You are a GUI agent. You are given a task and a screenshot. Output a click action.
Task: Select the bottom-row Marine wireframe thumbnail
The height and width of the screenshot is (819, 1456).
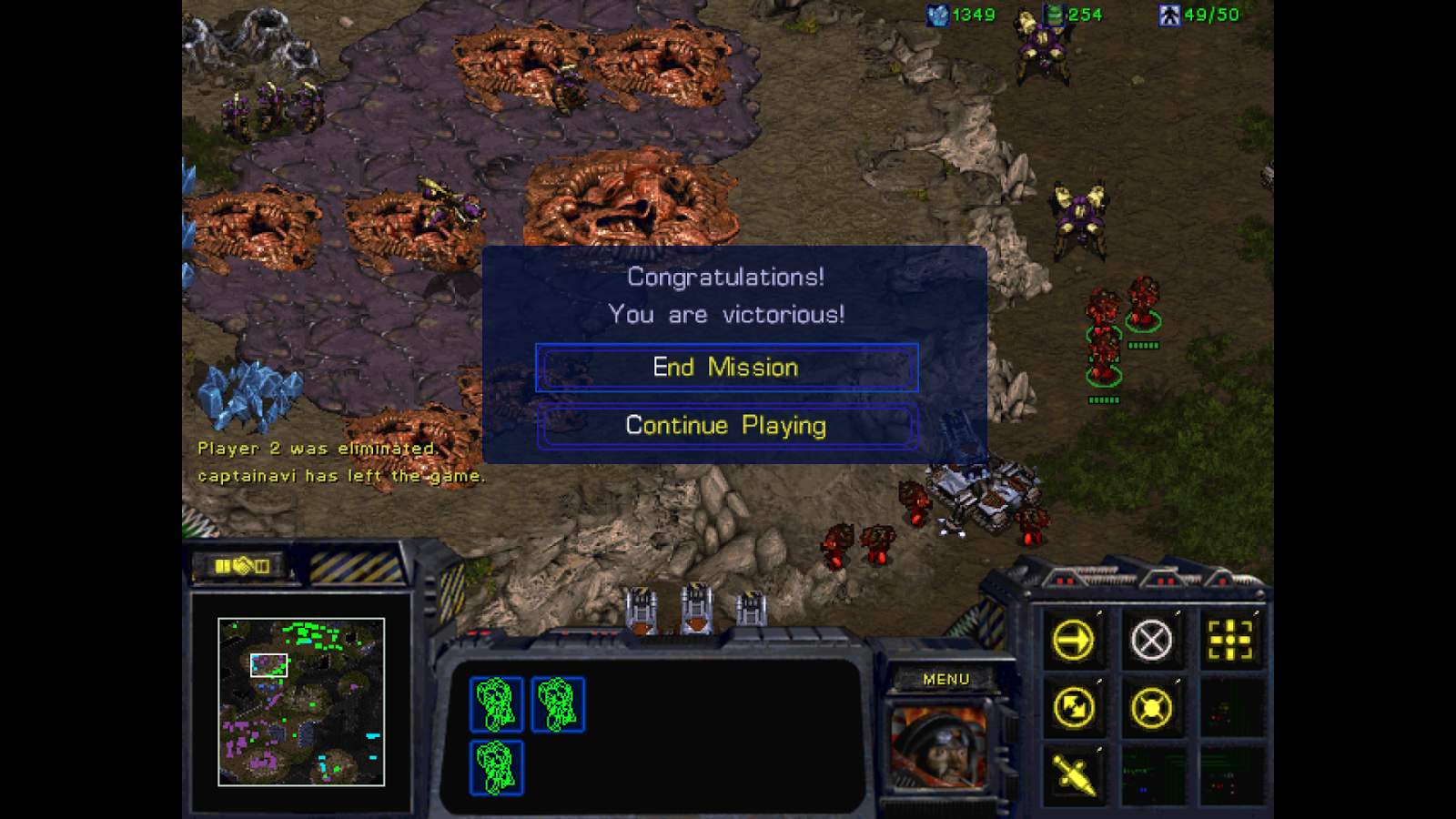[x=496, y=769]
